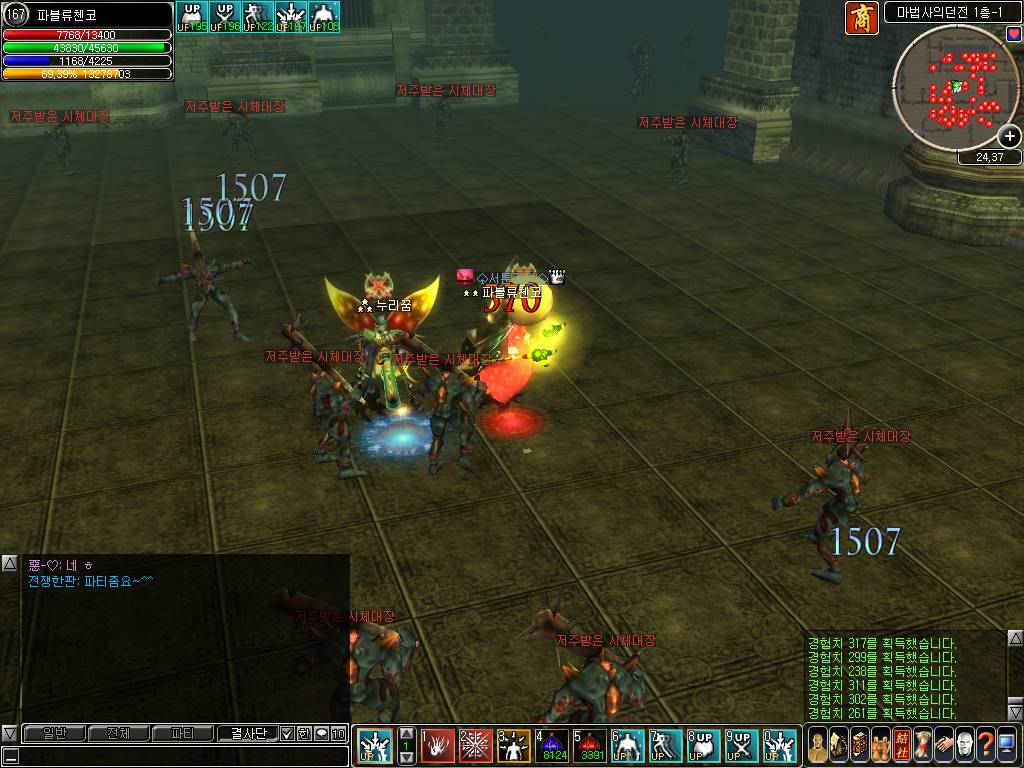The width and height of the screenshot is (1024, 768).
Task: Open the orange question mark help menu
Action: click(985, 745)
